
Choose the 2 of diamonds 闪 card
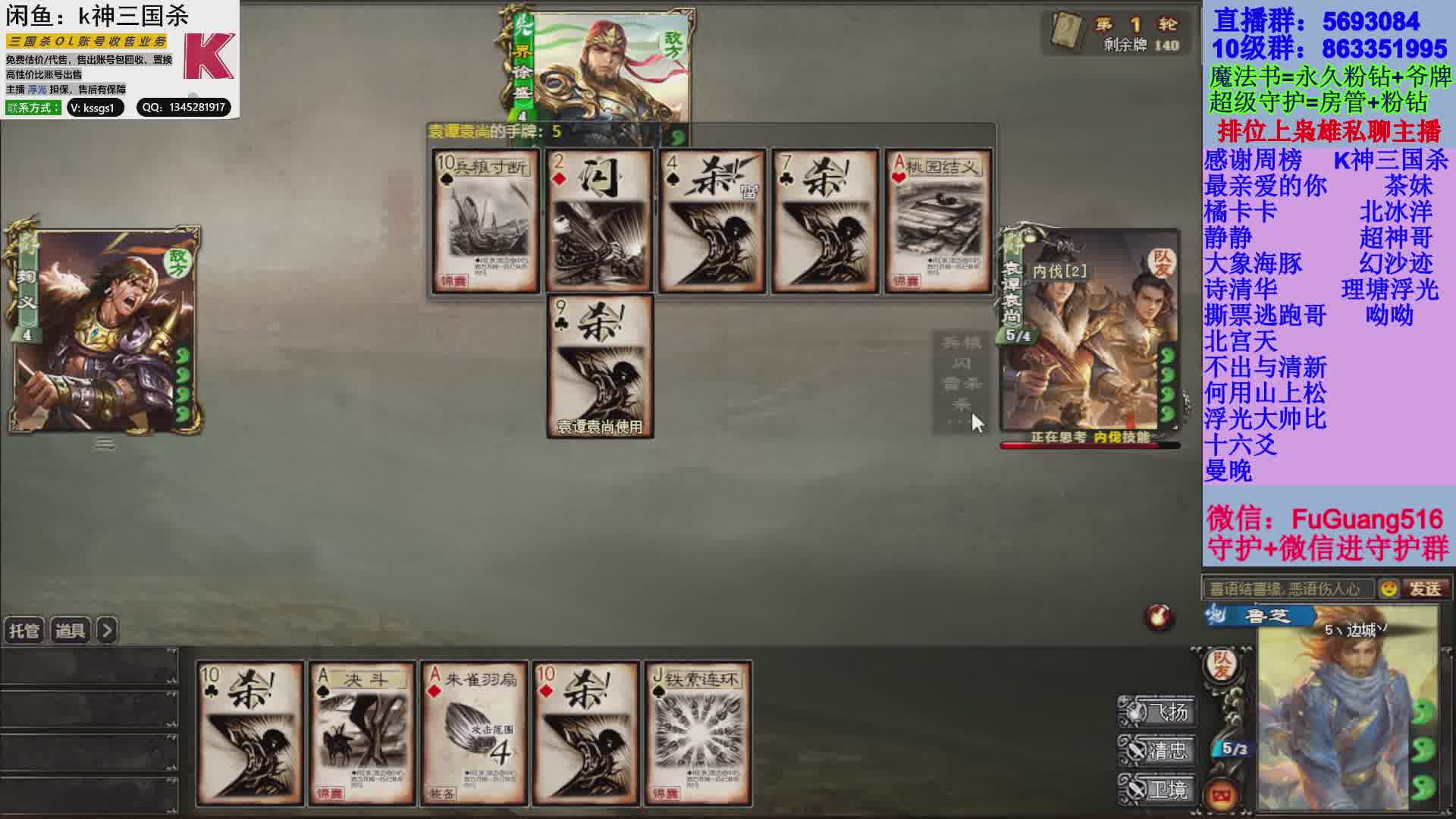coord(599,220)
